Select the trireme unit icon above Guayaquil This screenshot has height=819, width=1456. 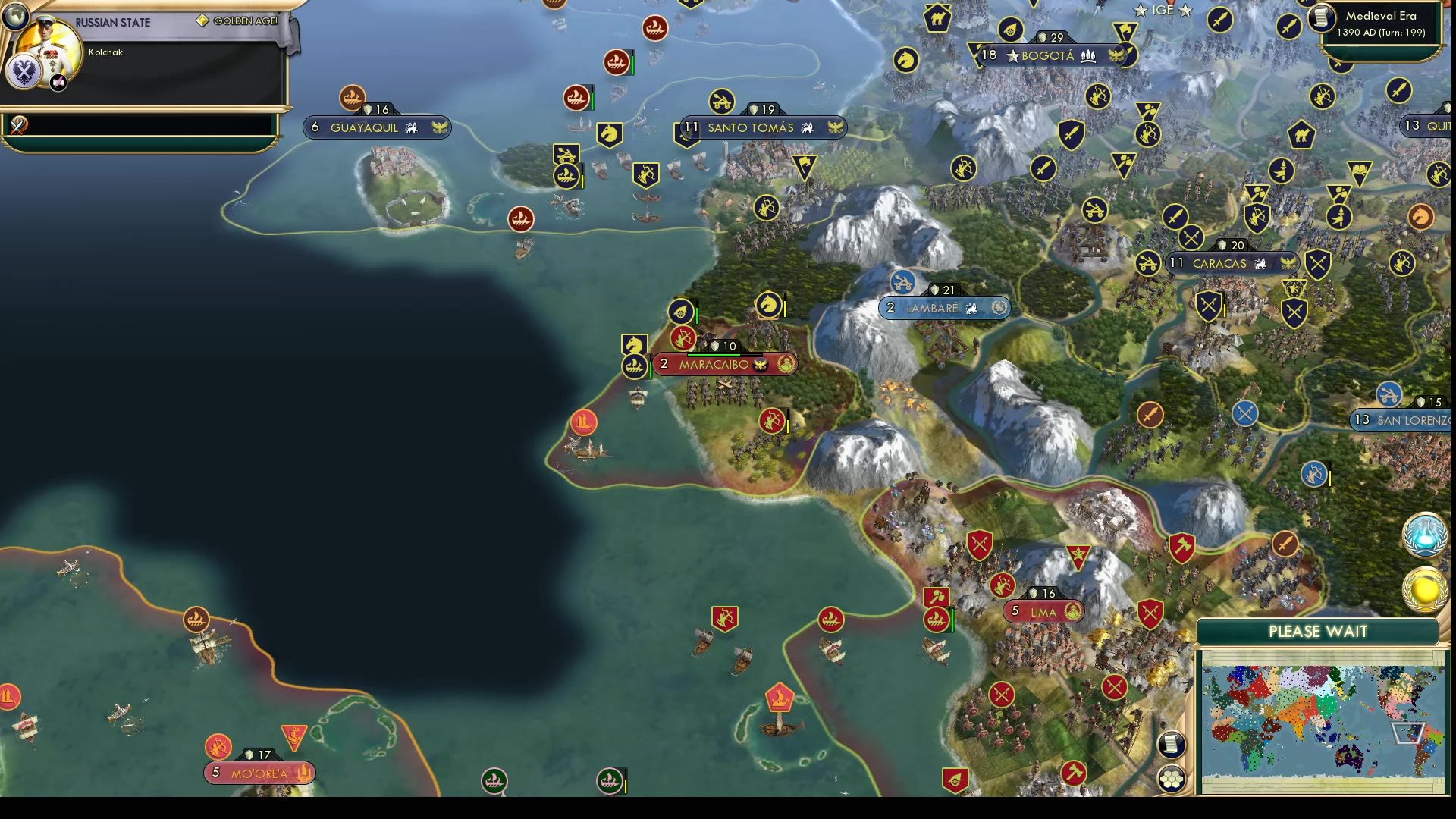click(x=353, y=98)
